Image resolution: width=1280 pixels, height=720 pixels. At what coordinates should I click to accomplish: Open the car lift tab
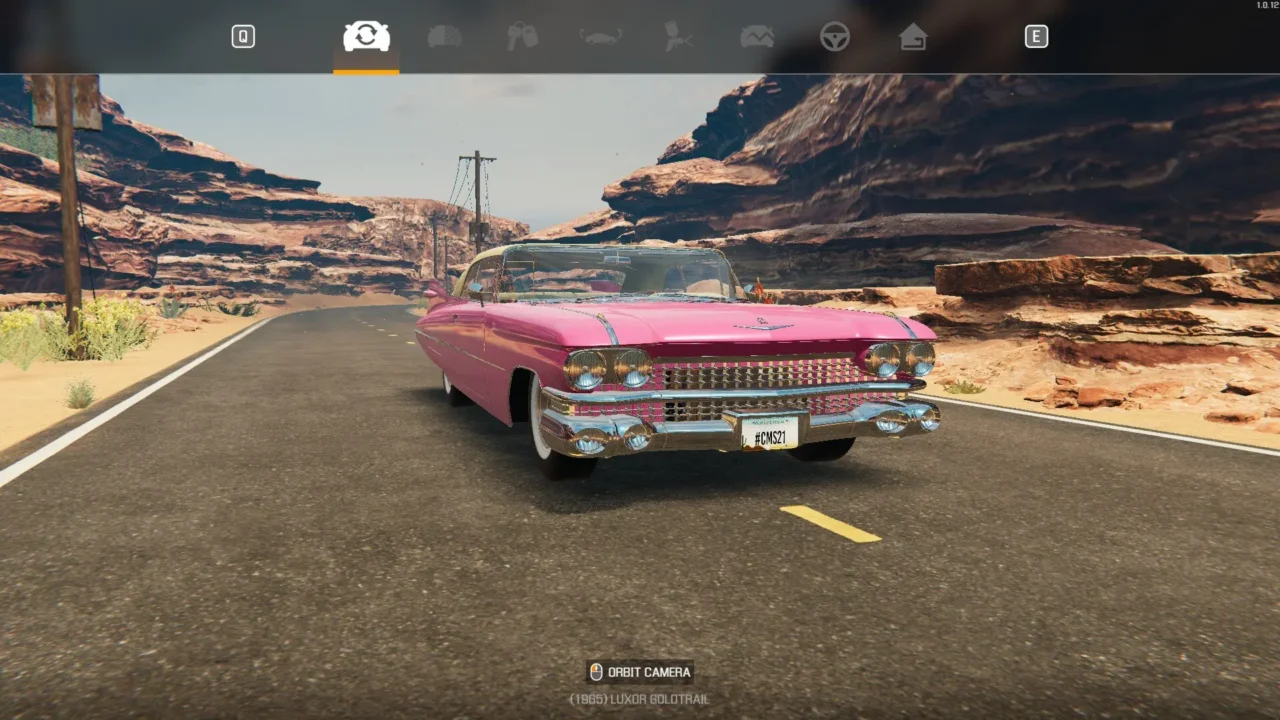point(601,37)
